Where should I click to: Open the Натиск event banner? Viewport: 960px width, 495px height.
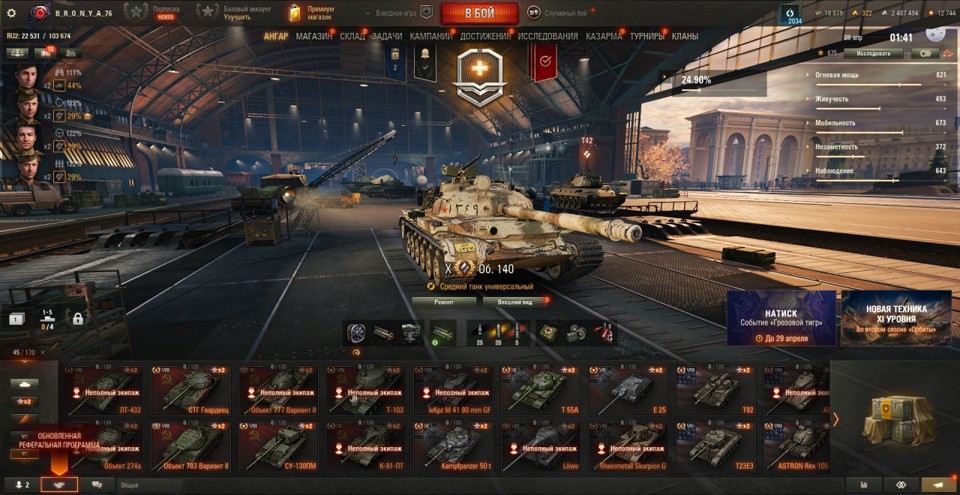click(781, 318)
